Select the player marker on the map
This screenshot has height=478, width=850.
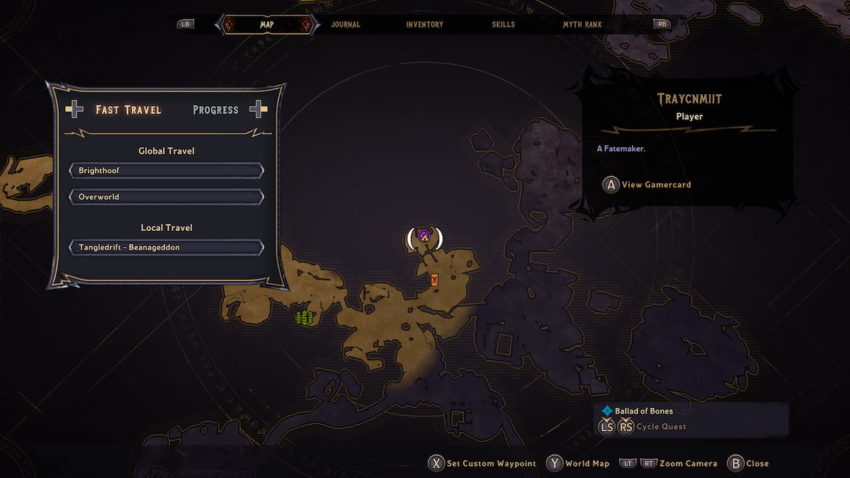[x=425, y=237]
